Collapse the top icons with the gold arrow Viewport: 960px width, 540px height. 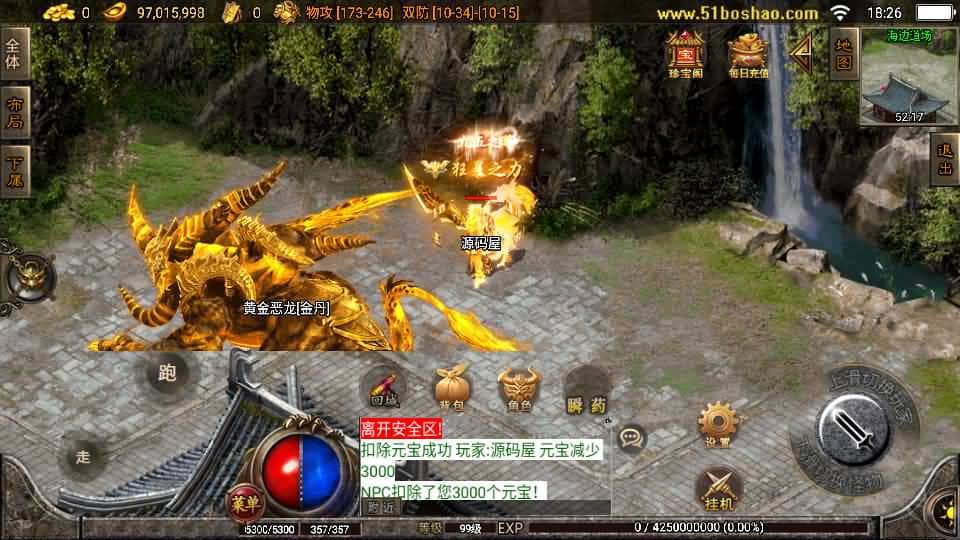click(801, 52)
